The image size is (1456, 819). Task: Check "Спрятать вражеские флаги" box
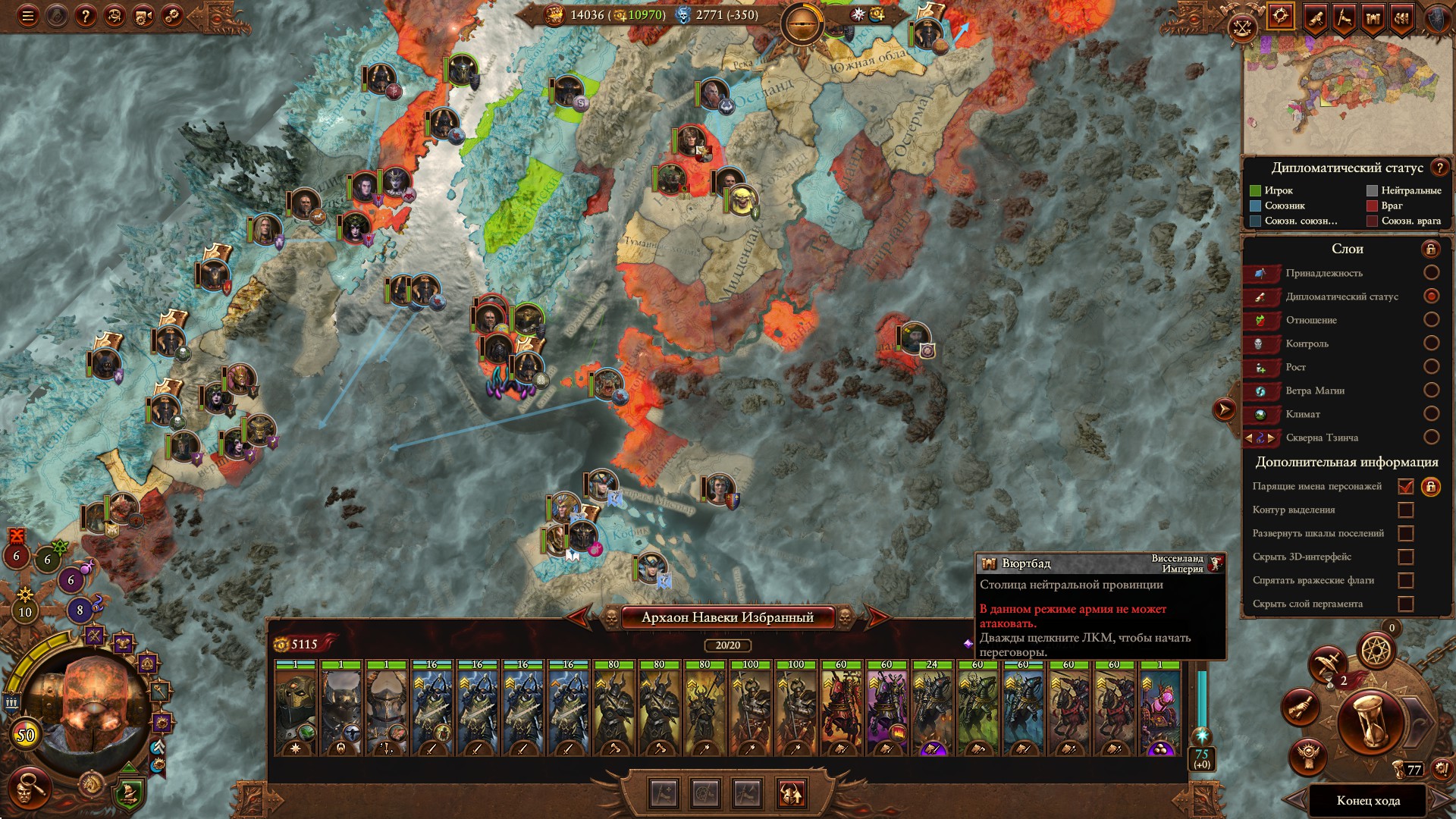coord(1405,580)
